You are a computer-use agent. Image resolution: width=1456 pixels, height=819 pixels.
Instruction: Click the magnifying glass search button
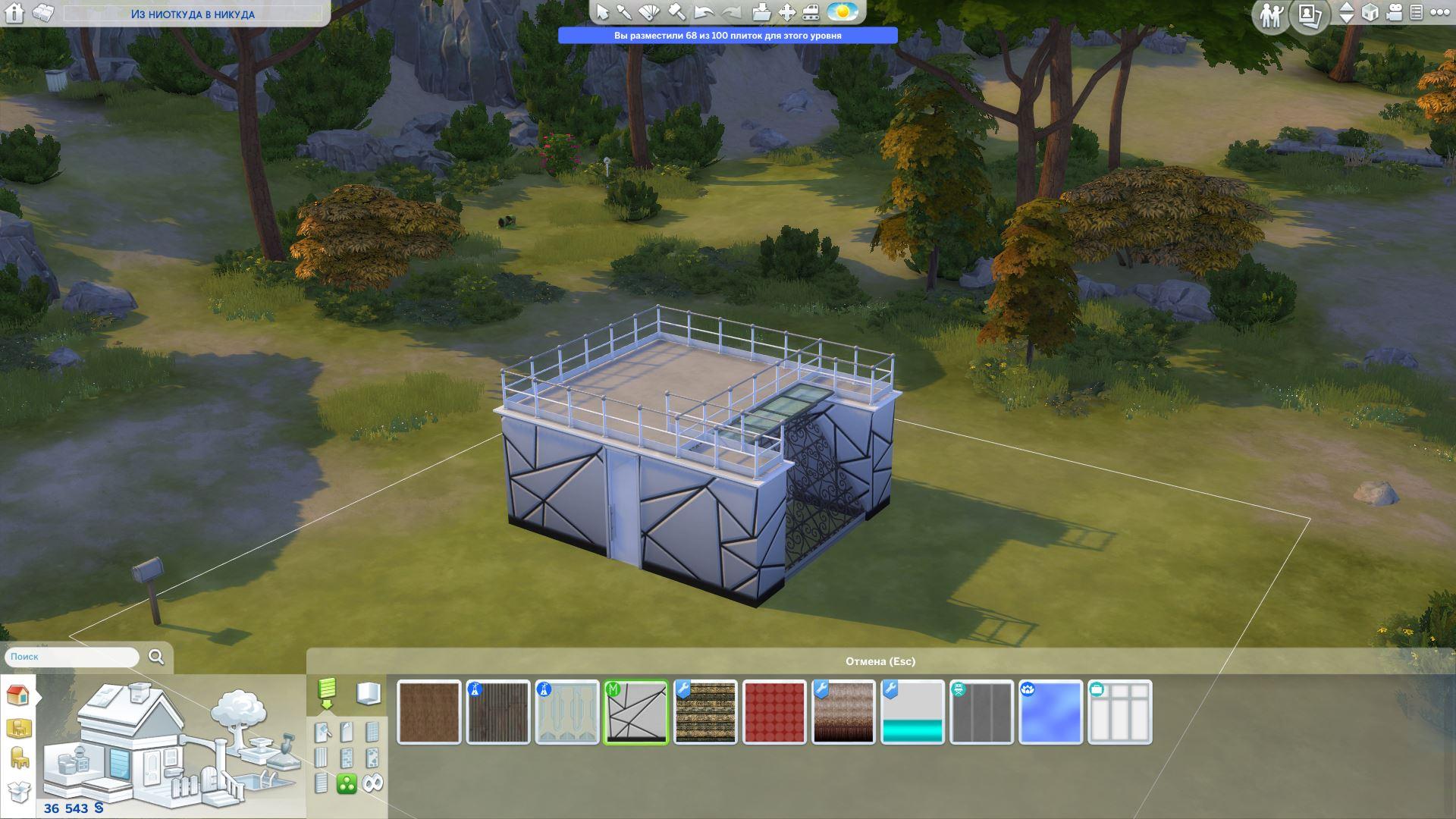point(156,657)
